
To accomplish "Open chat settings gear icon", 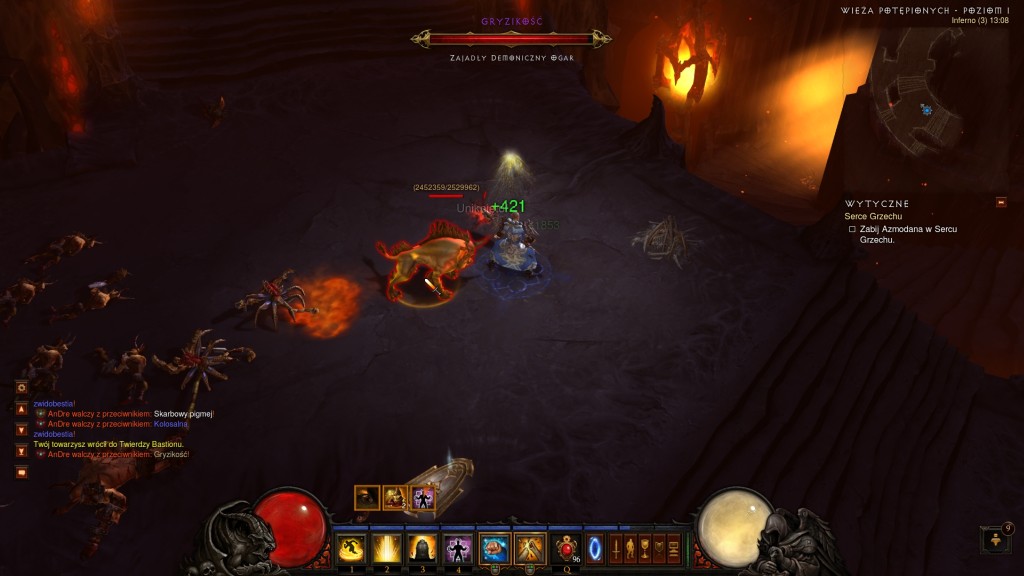I will [x=21, y=386].
